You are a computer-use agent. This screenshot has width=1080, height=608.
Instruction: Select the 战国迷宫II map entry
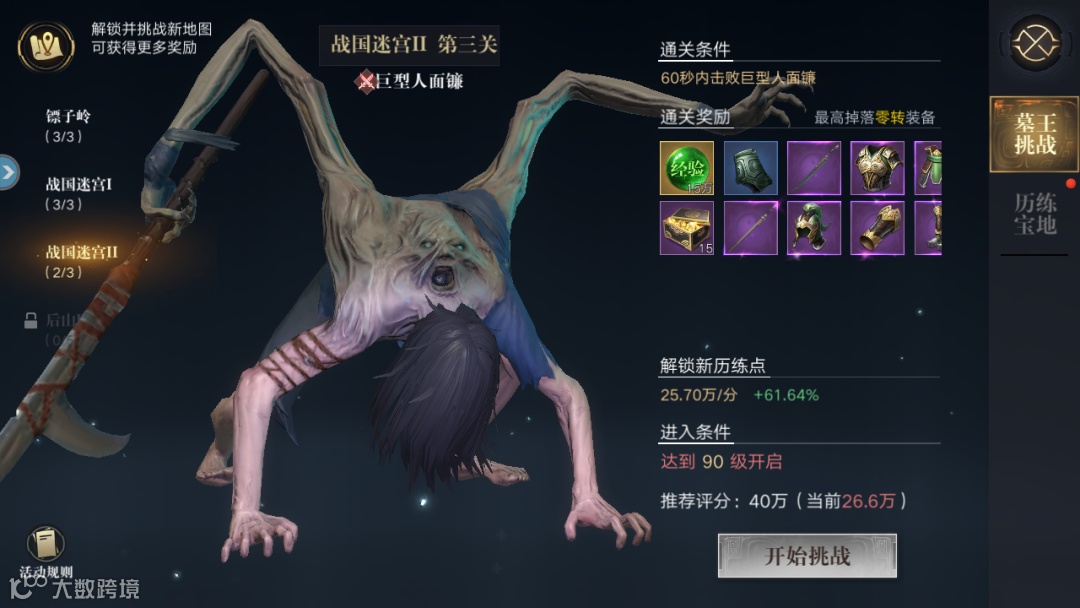point(82,260)
